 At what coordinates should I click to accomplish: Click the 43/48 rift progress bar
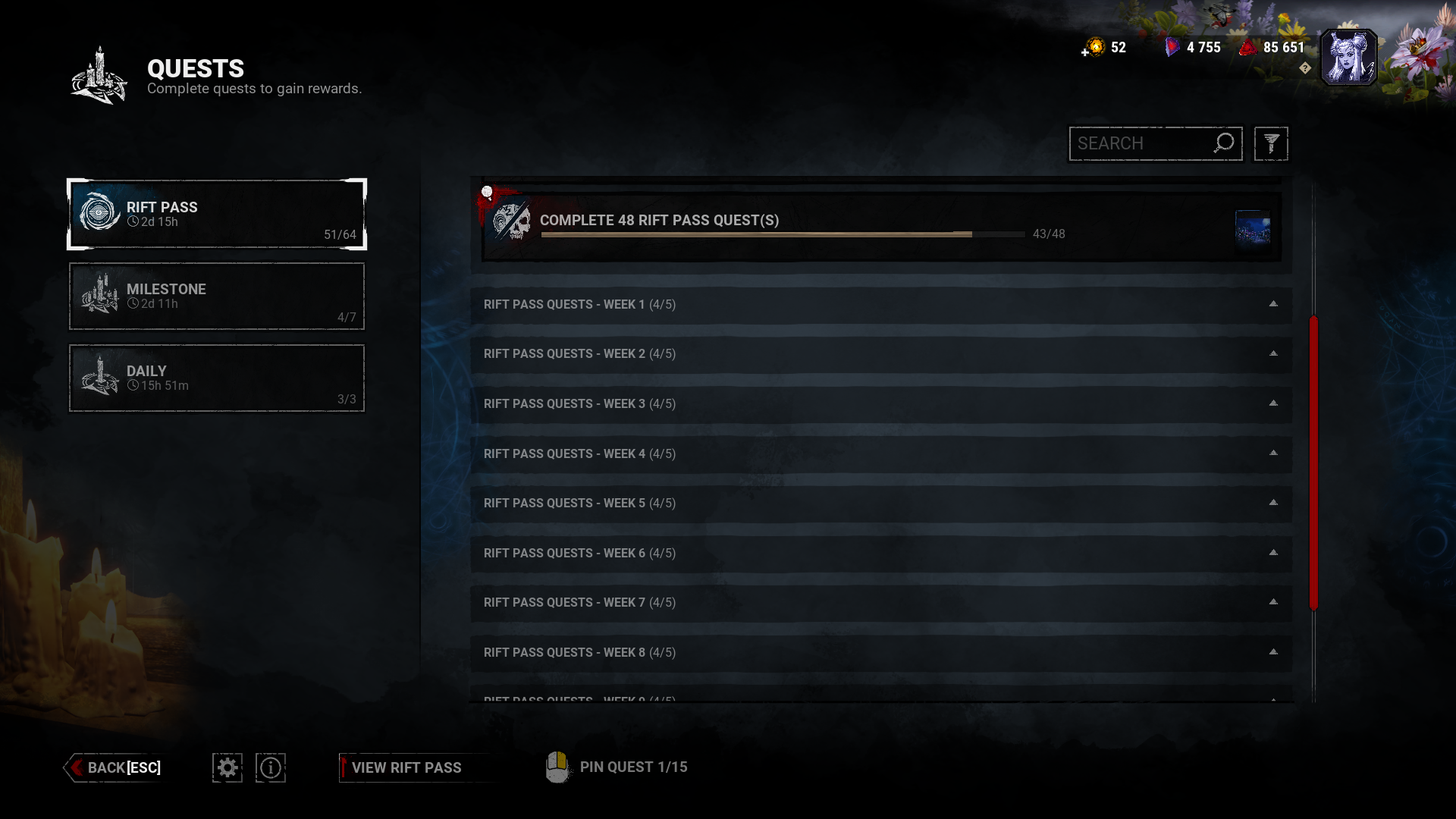[x=781, y=234]
